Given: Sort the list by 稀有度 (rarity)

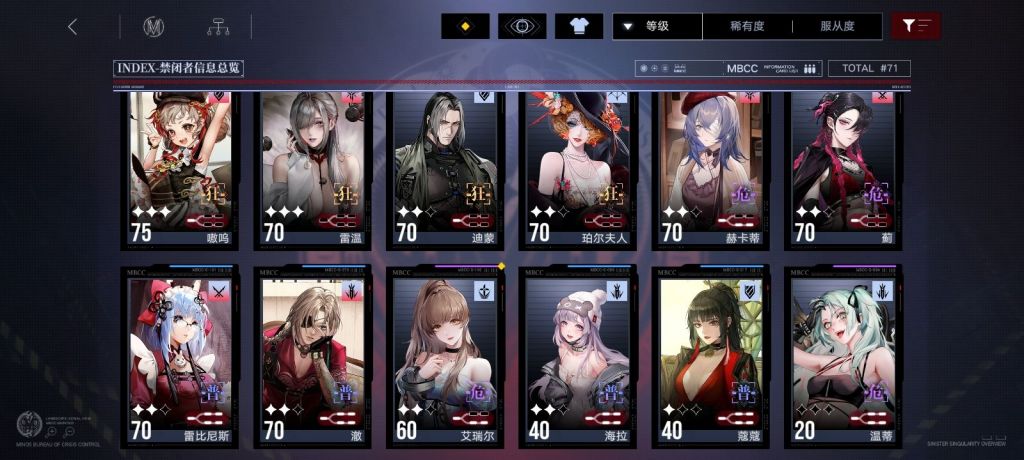Looking at the screenshot, I should coord(748,27).
